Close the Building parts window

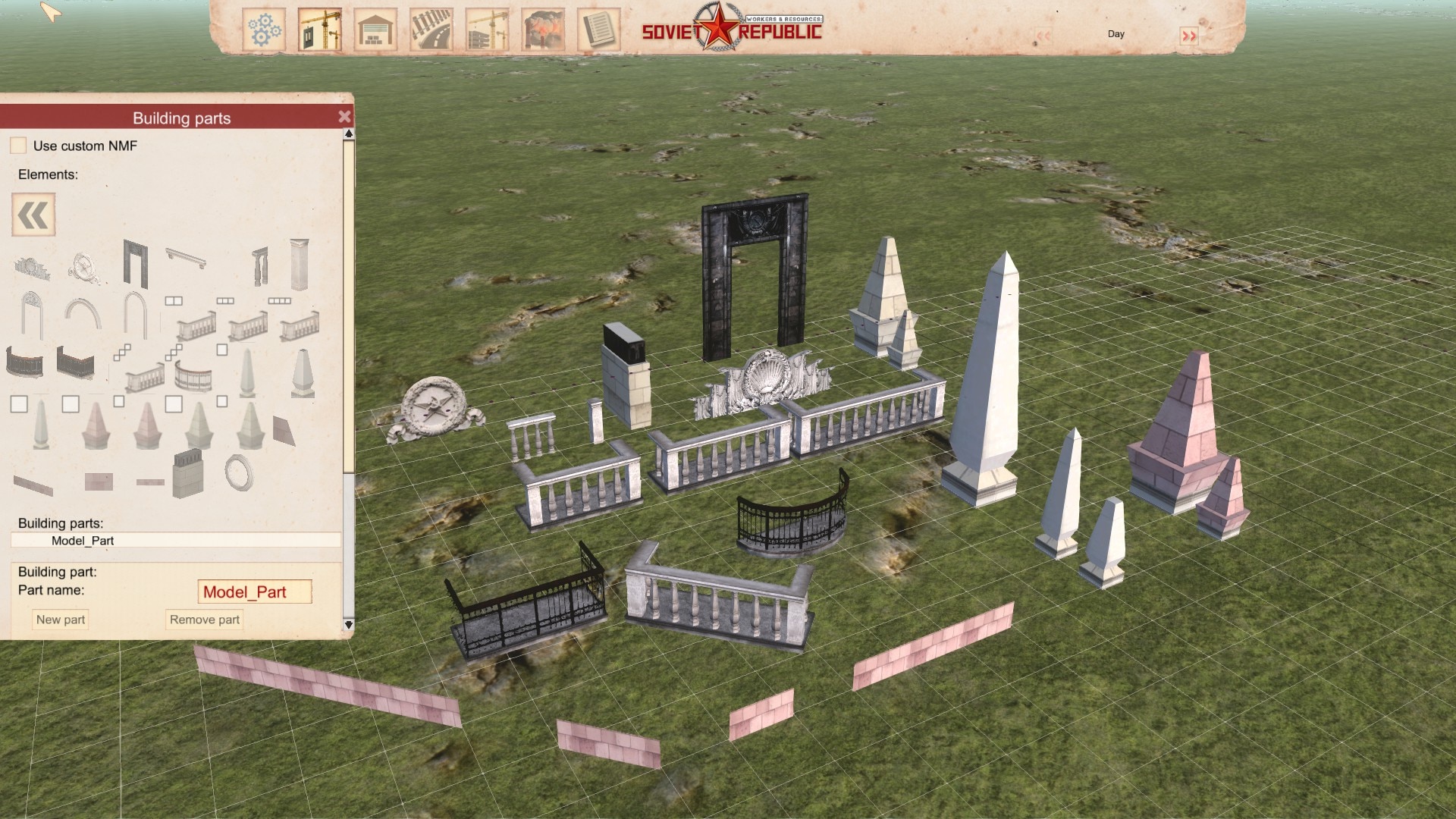coord(344,117)
